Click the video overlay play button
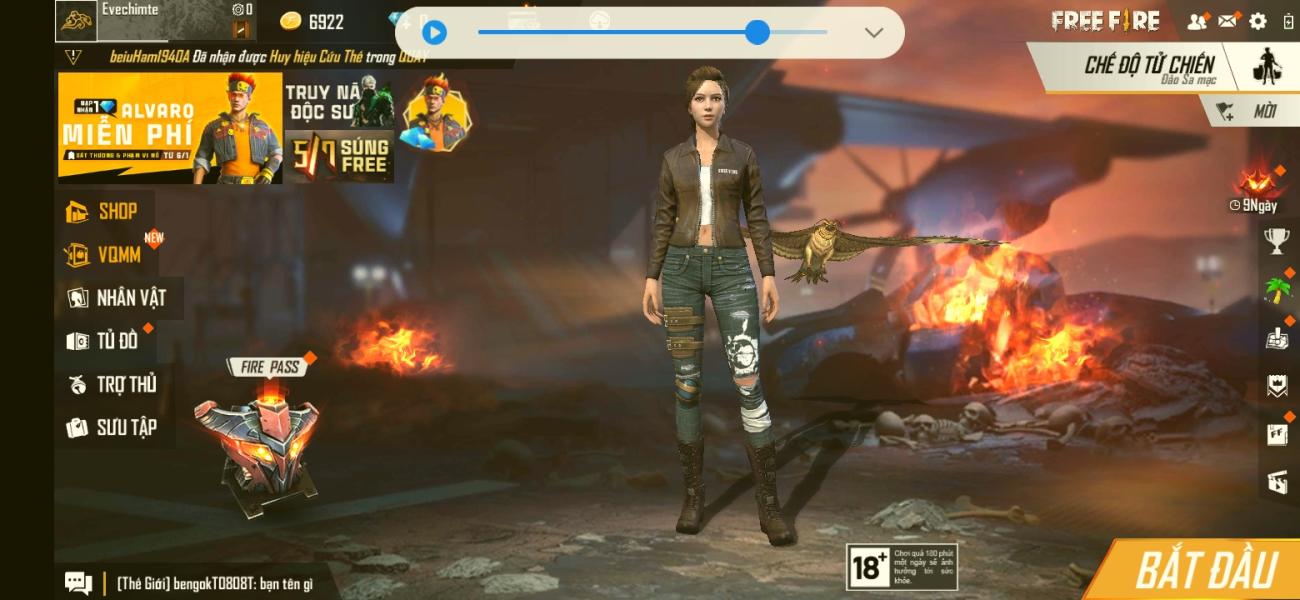This screenshot has width=1300, height=600. coord(434,33)
